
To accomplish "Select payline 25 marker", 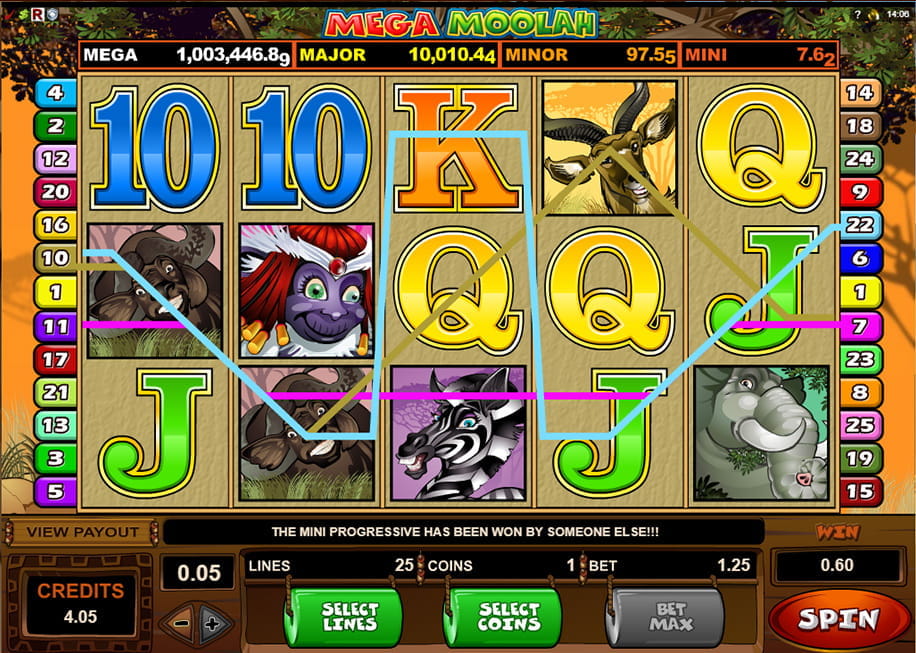I will 859,425.
